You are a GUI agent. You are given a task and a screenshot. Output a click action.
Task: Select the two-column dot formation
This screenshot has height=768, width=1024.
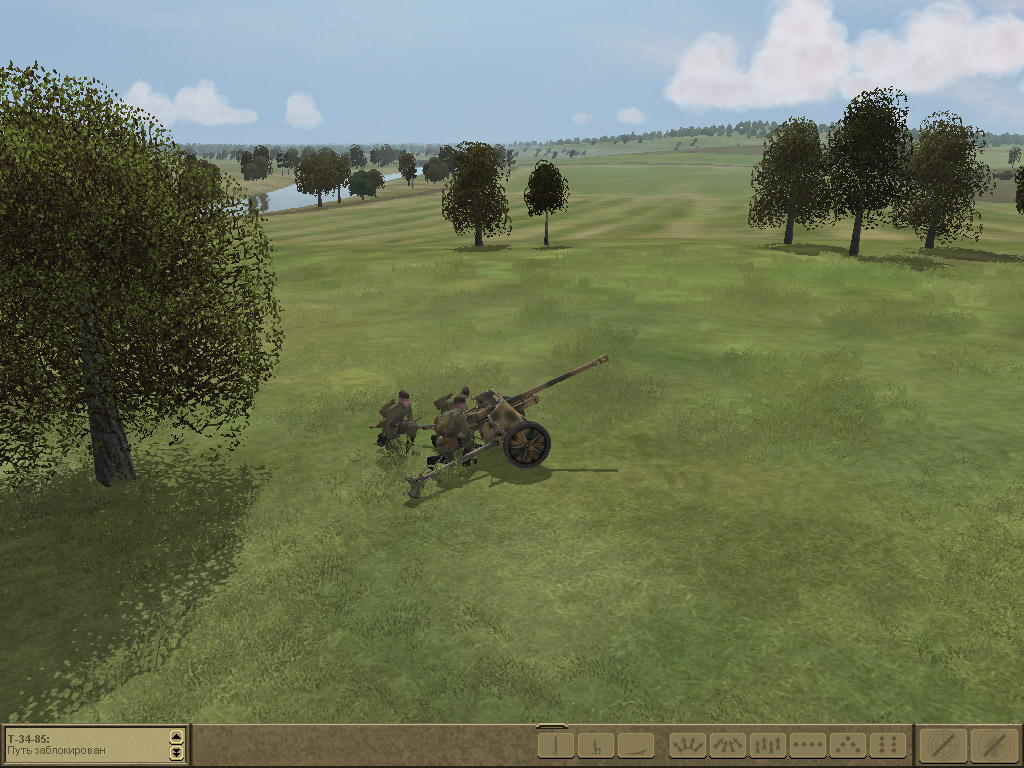coord(887,745)
